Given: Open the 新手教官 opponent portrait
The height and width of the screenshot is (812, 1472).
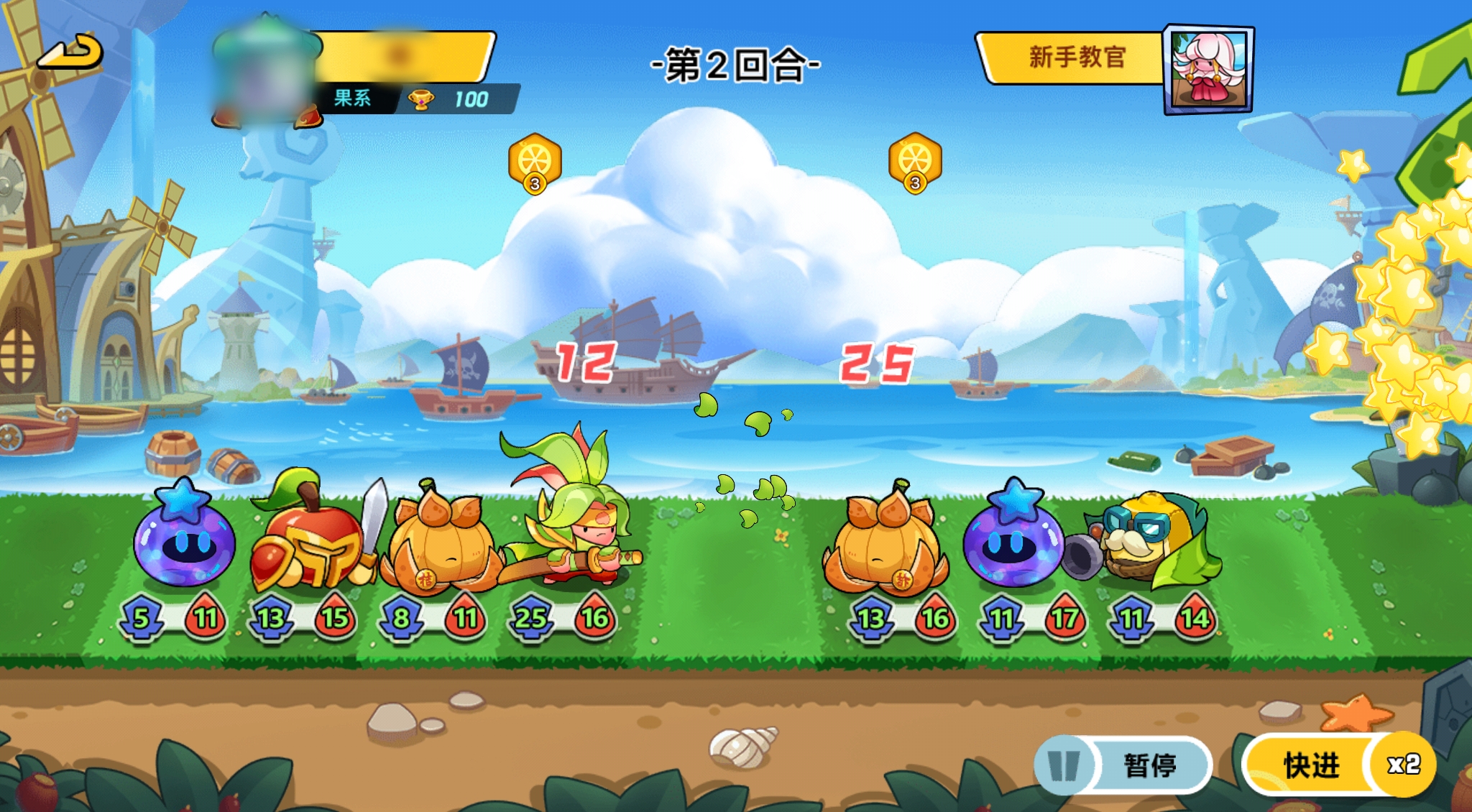Looking at the screenshot, I should (x=1208, y=70).
